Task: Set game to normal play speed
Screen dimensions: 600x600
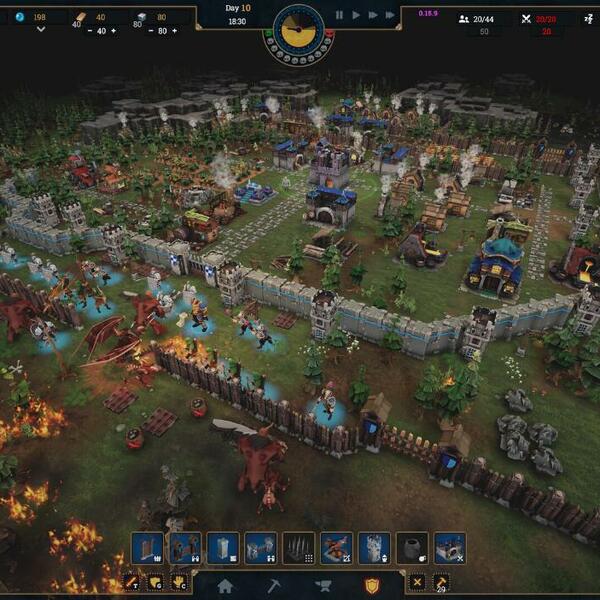Action: point(356,15)
